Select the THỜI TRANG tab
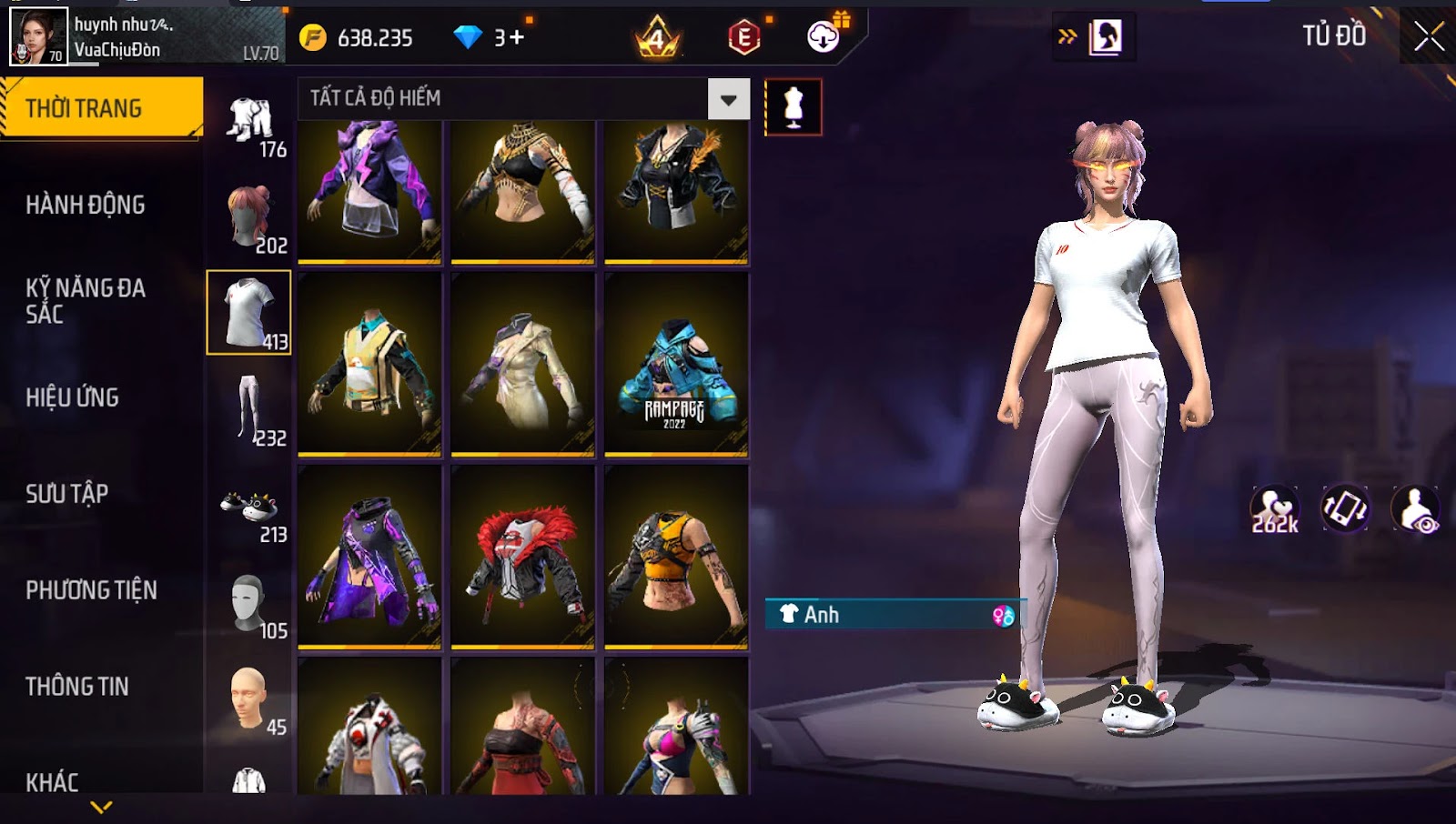Screen dimensions: 1456x824 [101, 108]
